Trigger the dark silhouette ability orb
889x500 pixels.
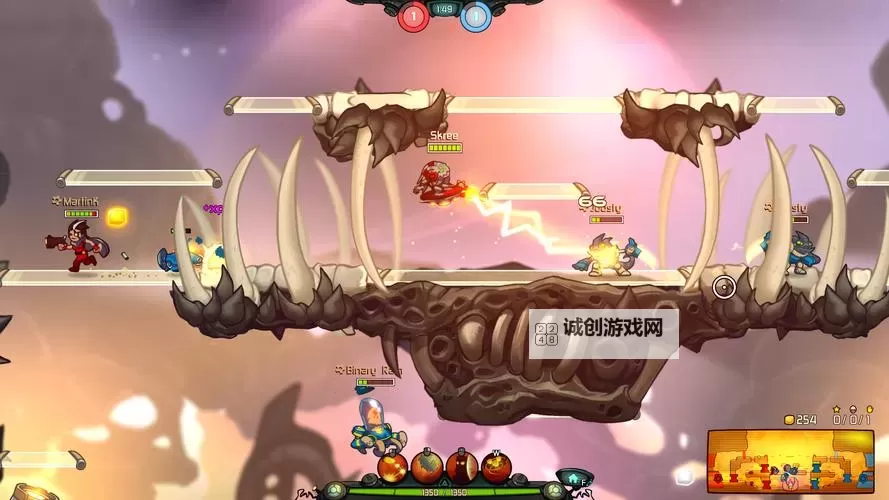(461, 467)
